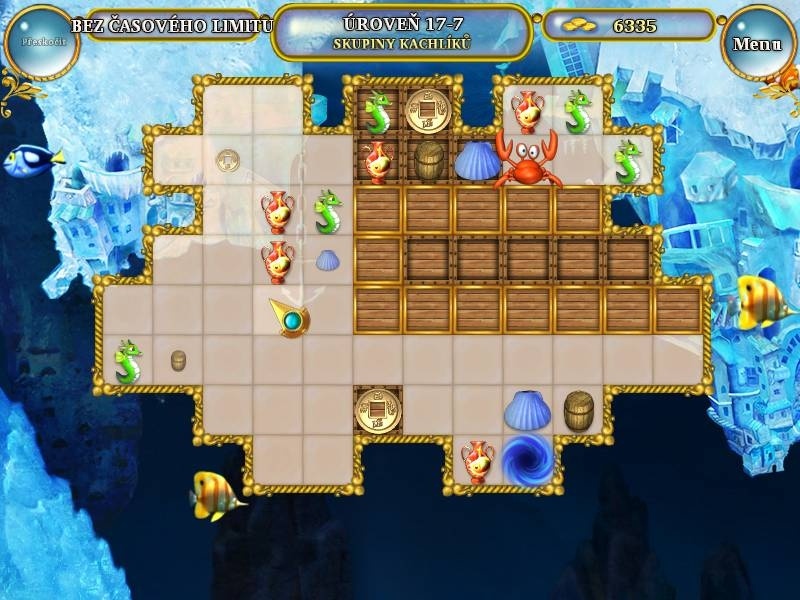Select the small faded barrel tile
The width and height of the screenshot is (800, 600).
(178, 361)
